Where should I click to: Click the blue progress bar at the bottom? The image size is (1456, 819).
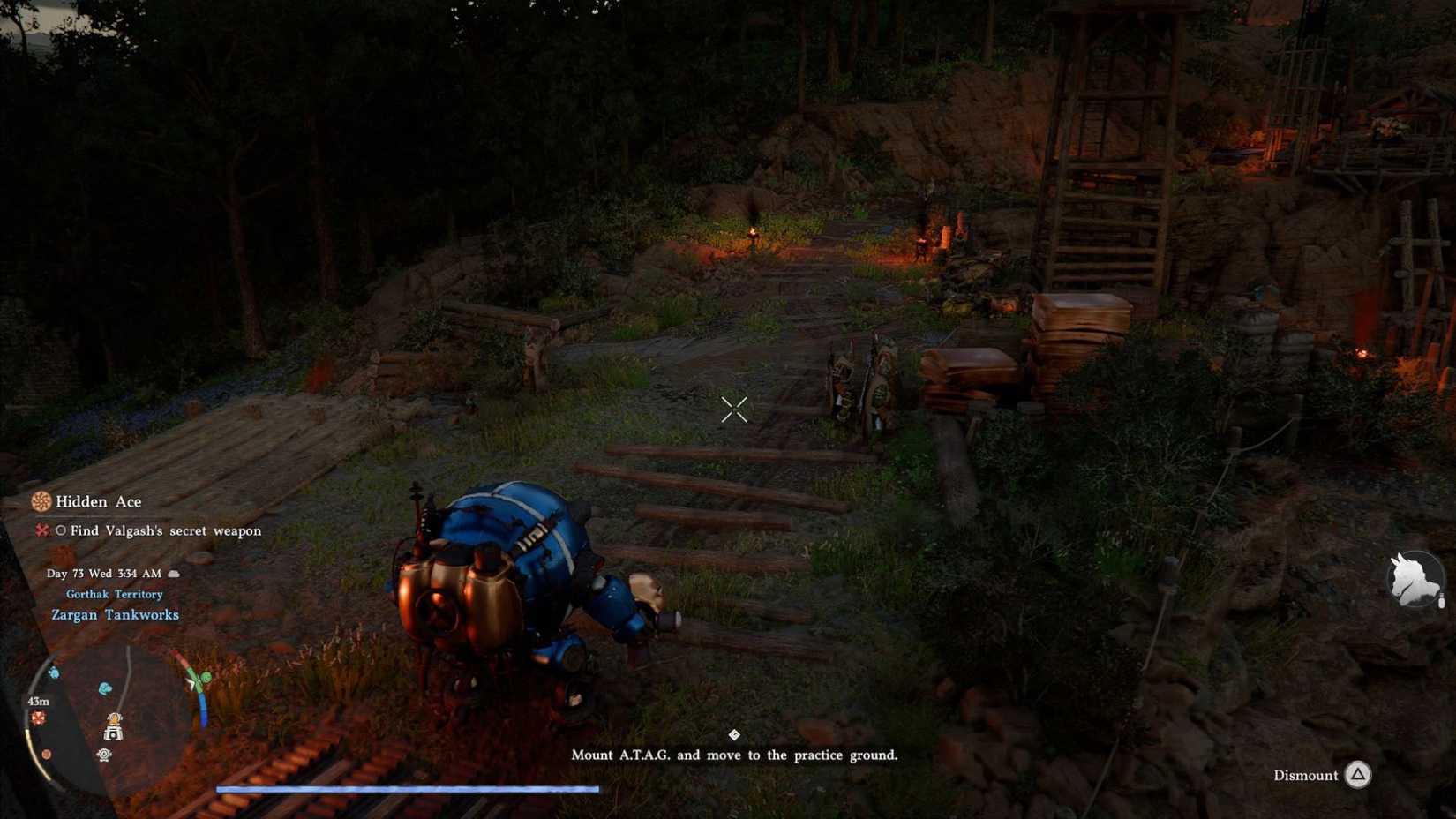pos(406,790)
